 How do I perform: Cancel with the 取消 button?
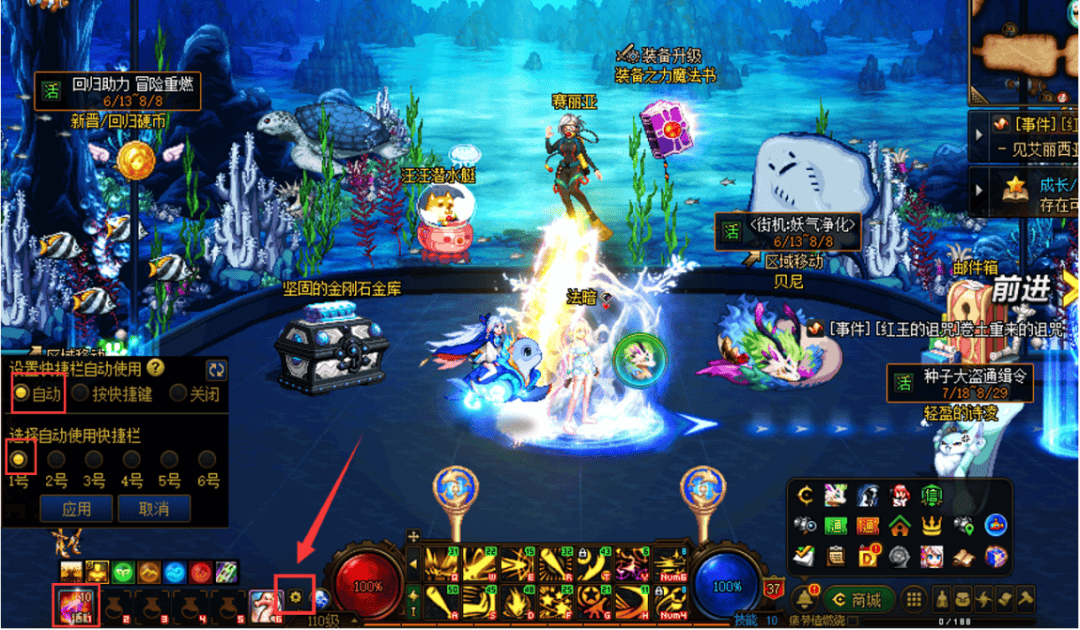pyautogui.click(x=153, y=509)
